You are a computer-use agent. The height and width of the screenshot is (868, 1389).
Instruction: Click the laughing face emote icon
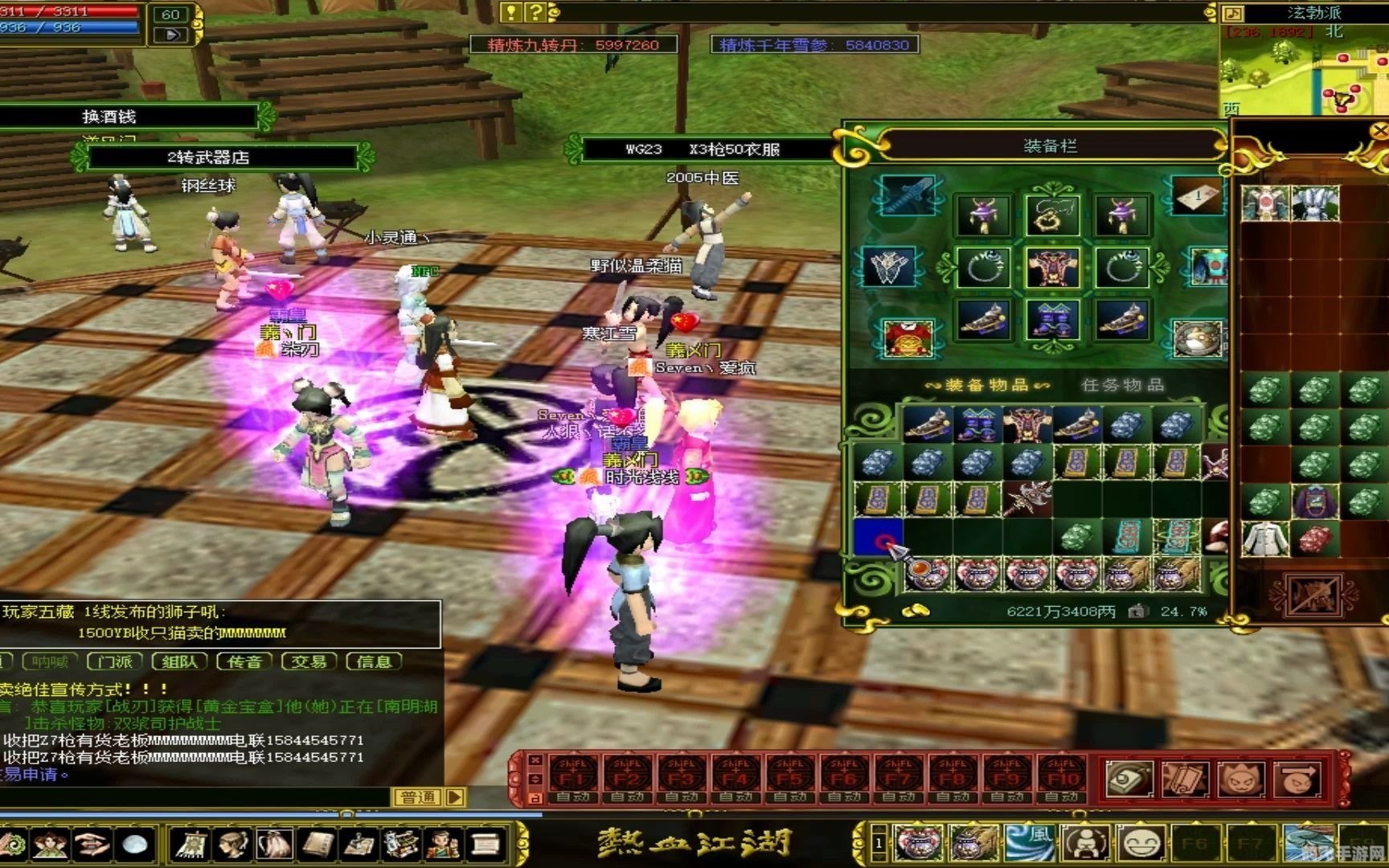[1141, 843]
